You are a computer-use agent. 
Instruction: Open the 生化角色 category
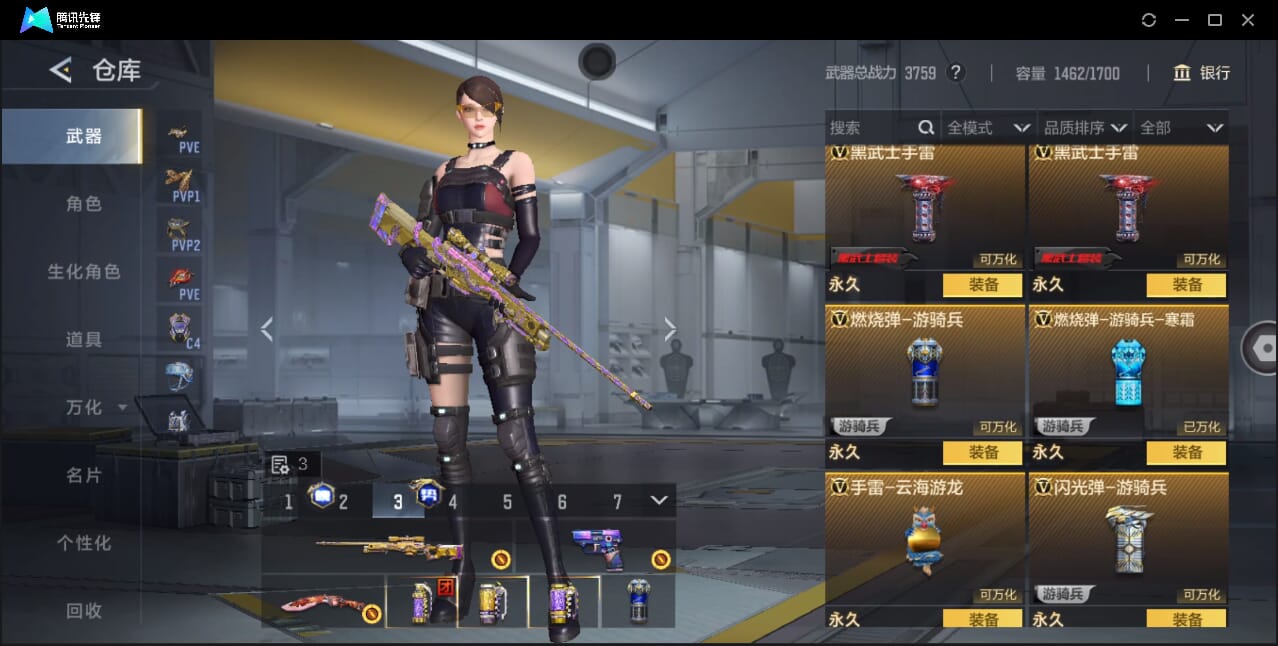tap(84, 272)
